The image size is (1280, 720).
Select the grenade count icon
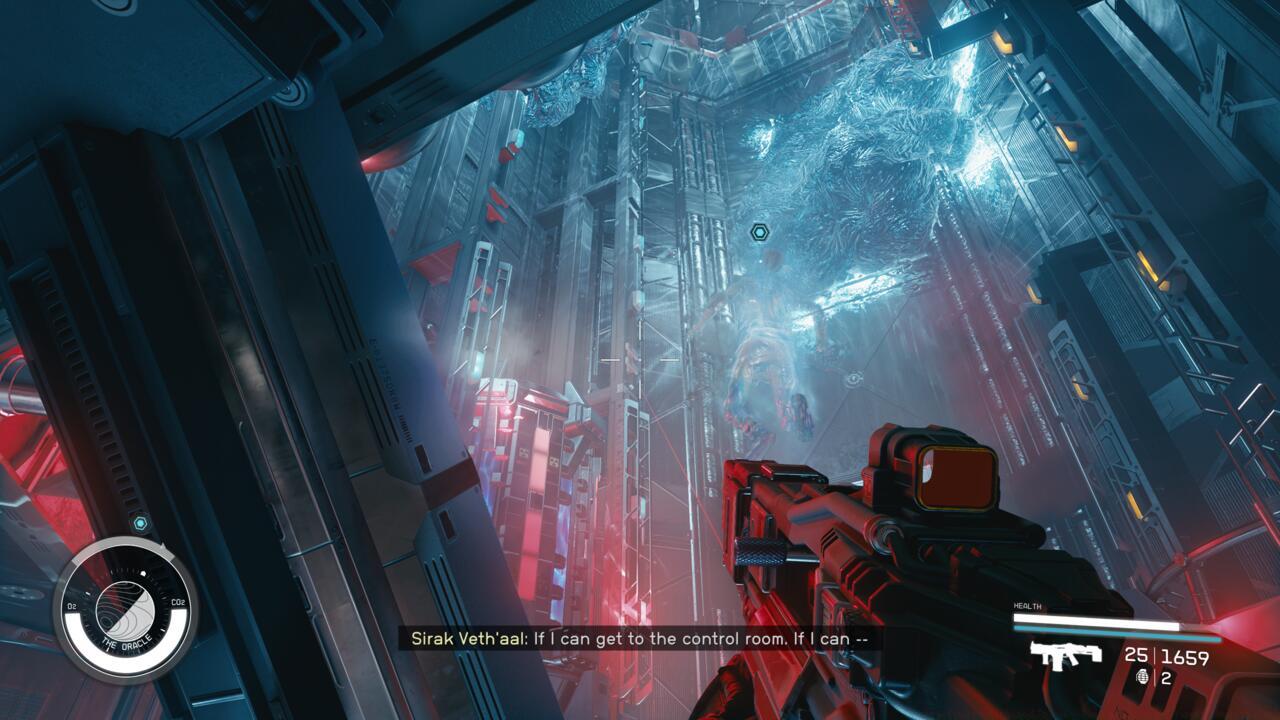[x=1144, y=677]
